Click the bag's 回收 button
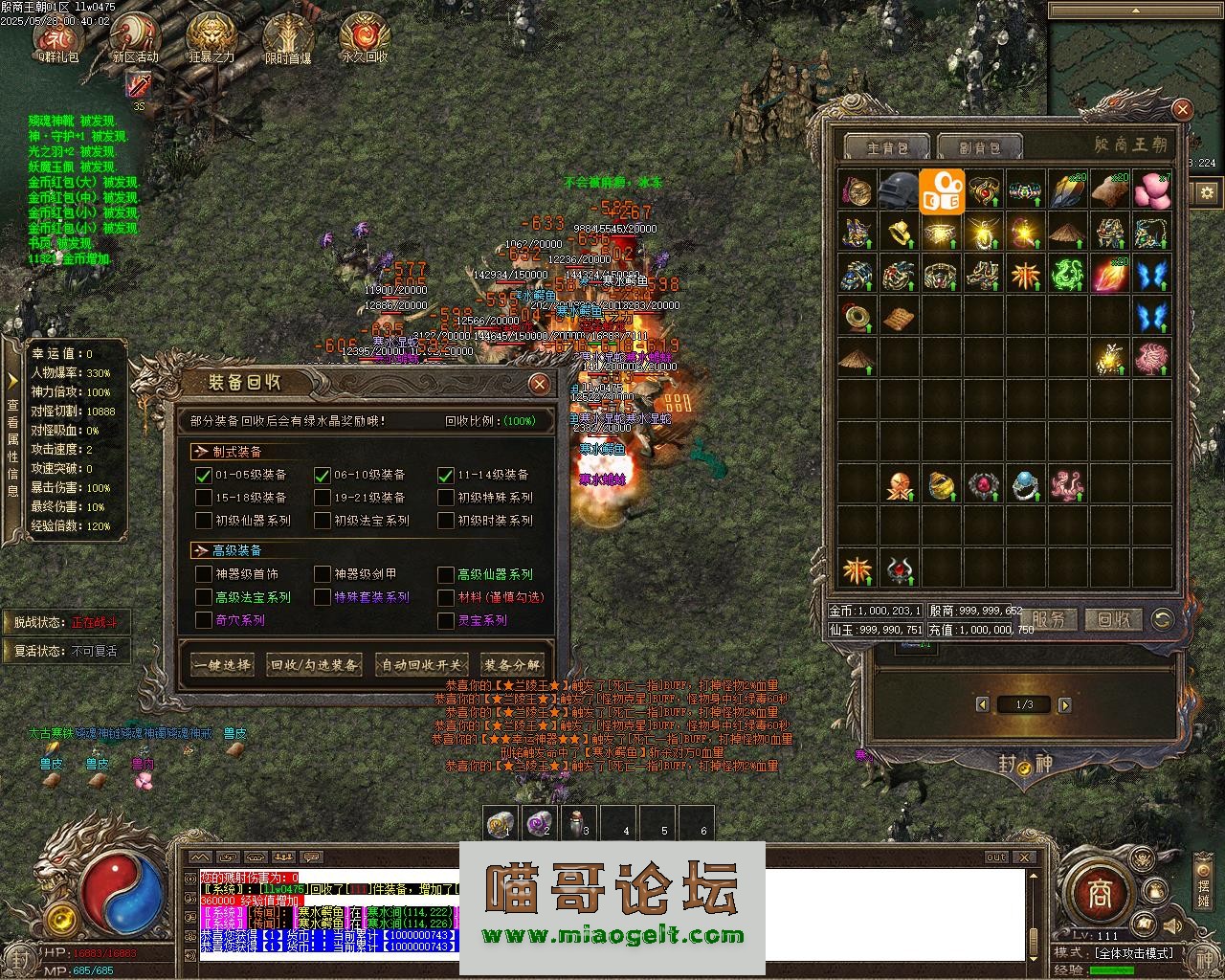This screenshot has height=980, width=1225. pos(1113,619)
